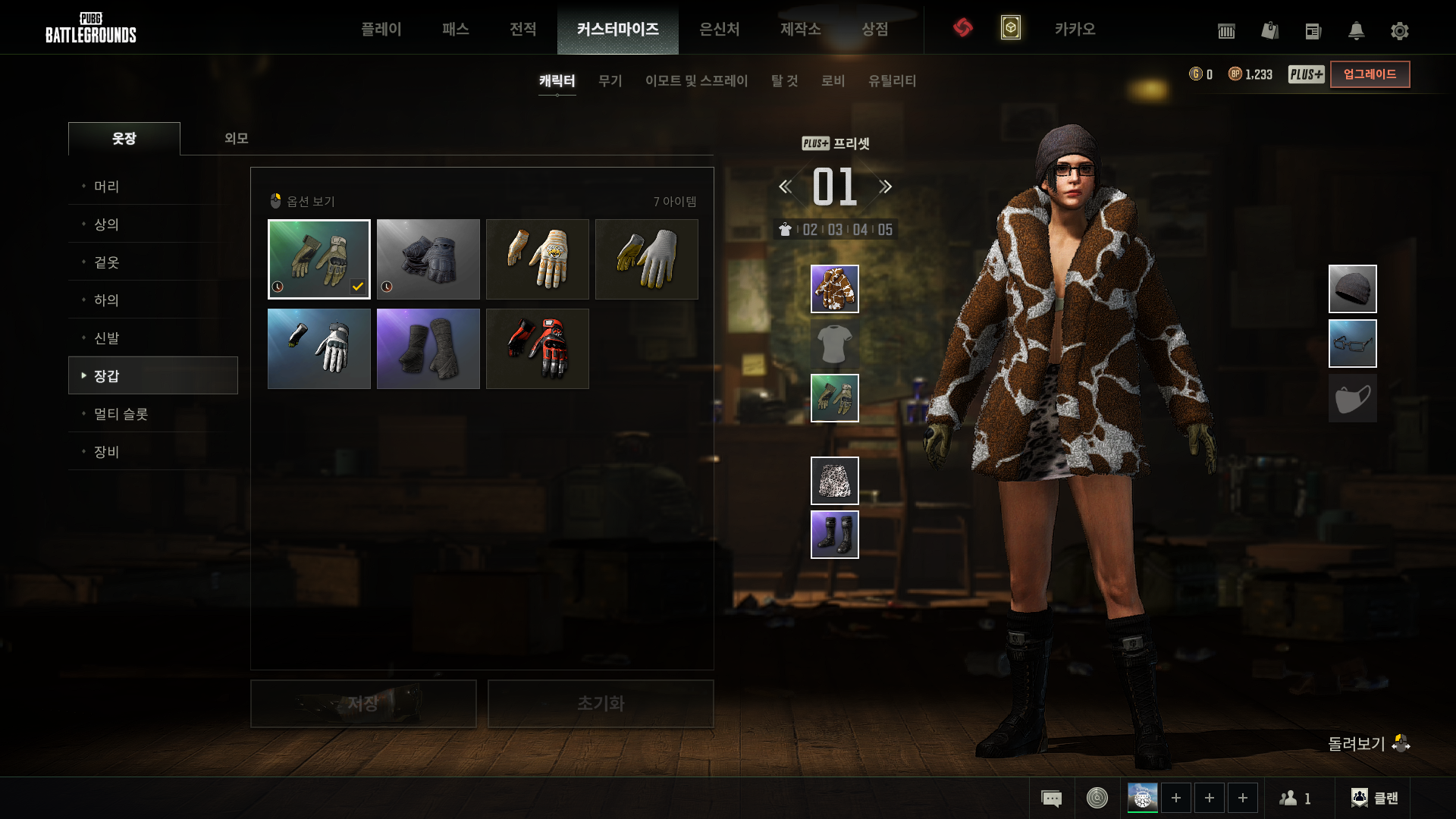This screenshot has width=1456, height=819.
Task: Choose the 신발 shoes category
Action: pos(107,338)
